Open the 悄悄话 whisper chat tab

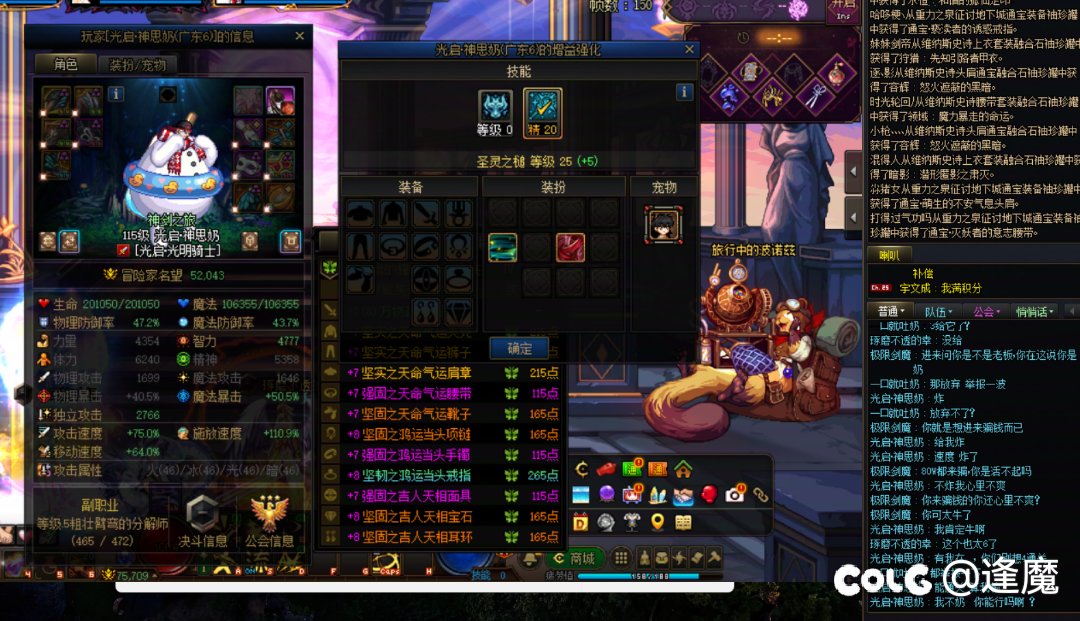(1035, 312)
